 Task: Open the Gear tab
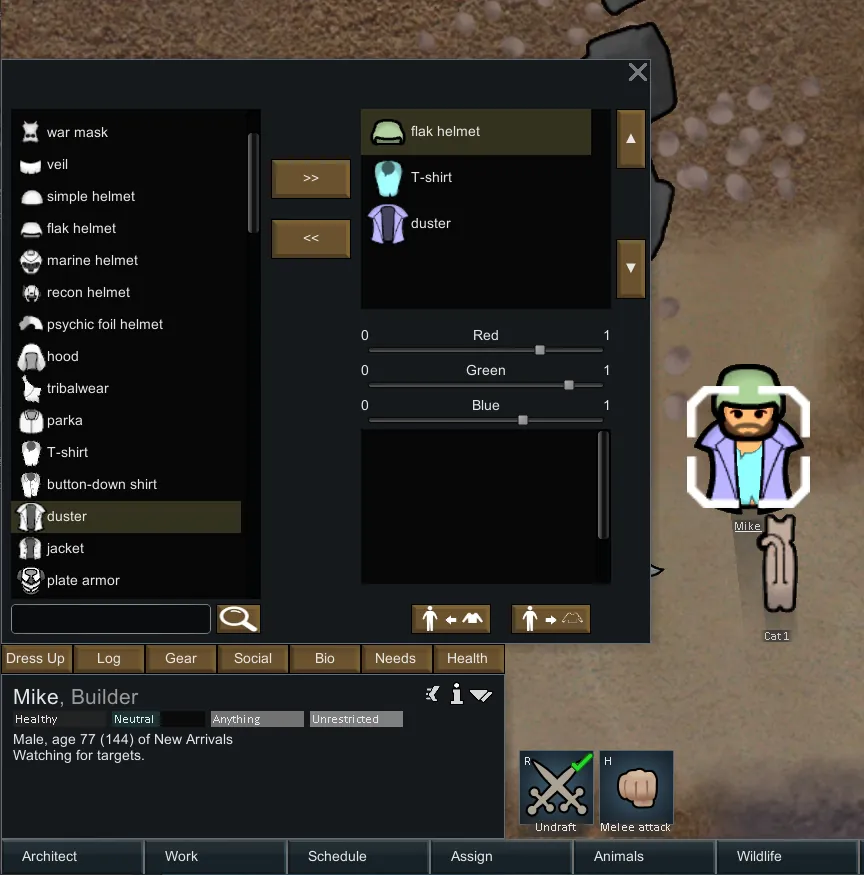pos(181,658)
